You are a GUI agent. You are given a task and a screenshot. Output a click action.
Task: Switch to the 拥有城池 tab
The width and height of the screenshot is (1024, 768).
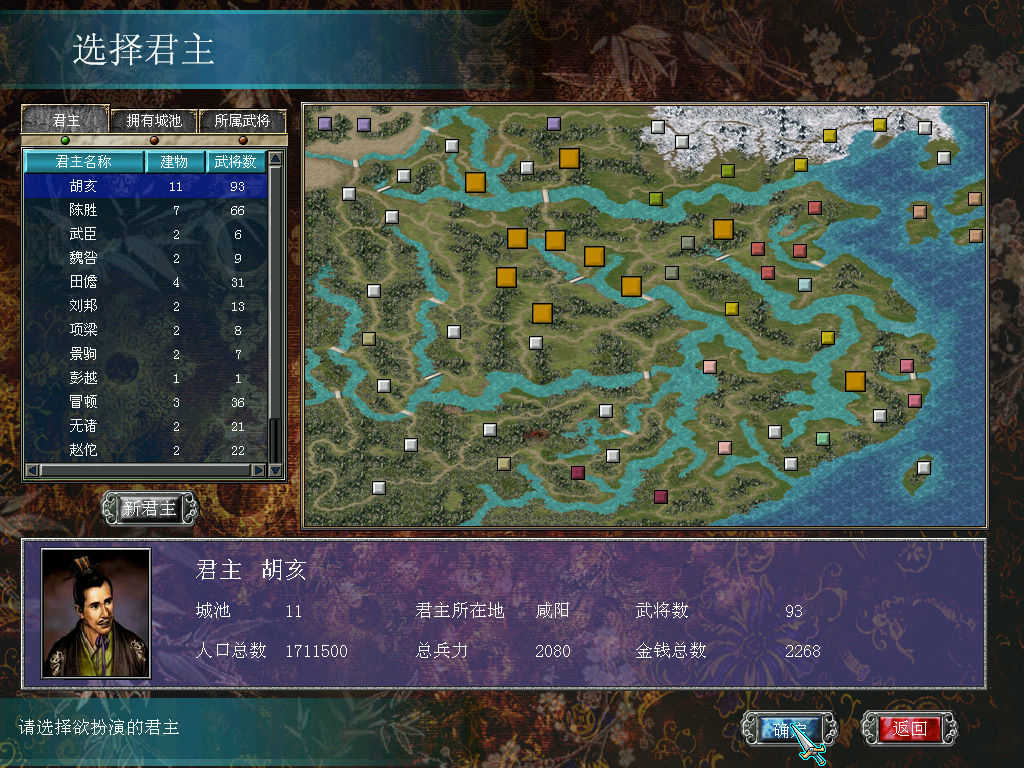[154, 121]
